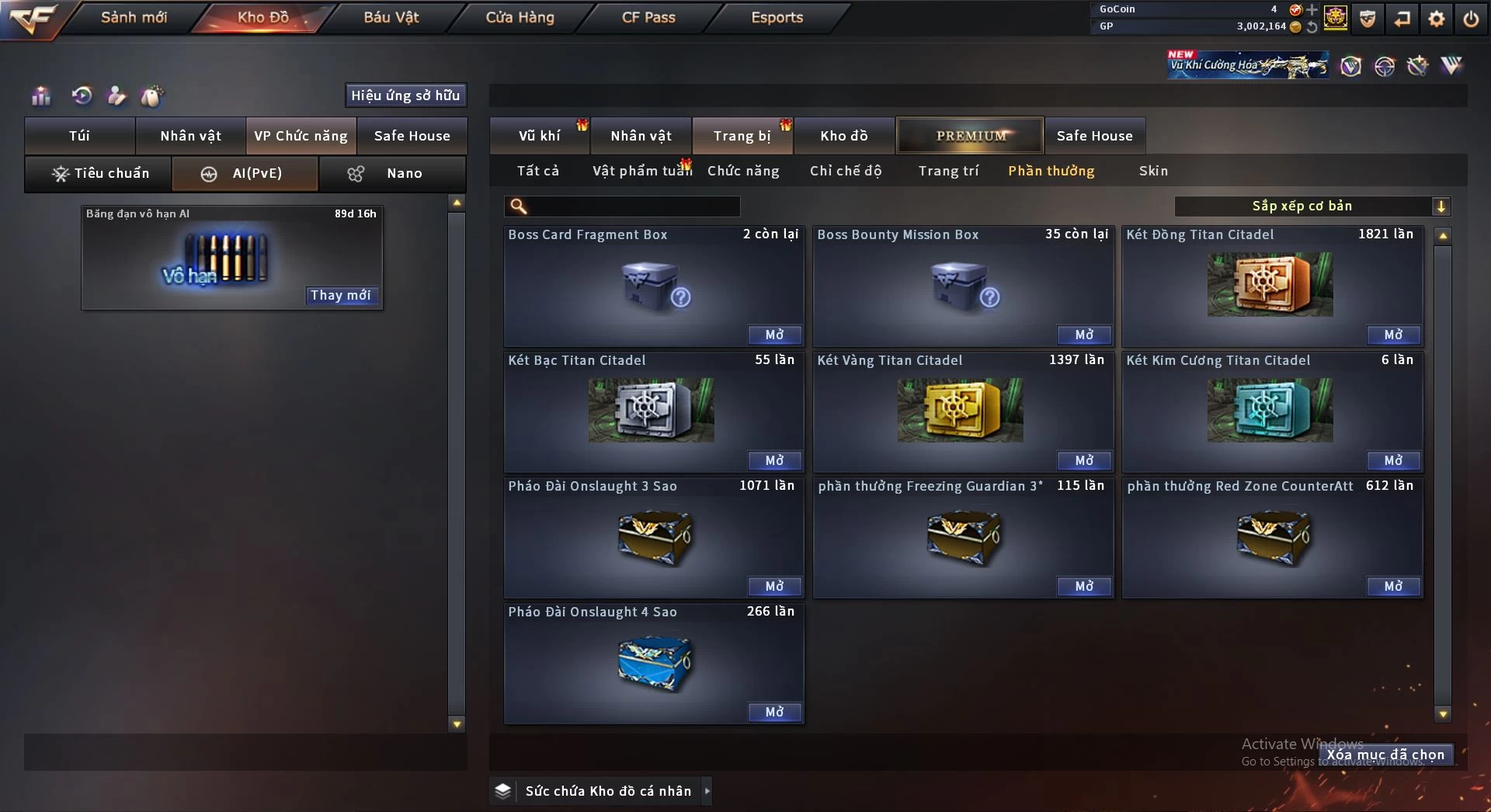Open the Sắp xếp cơ bản sort dropdown
The width and height of the screenshot is (1491, 812).
tap(1312, 206)
